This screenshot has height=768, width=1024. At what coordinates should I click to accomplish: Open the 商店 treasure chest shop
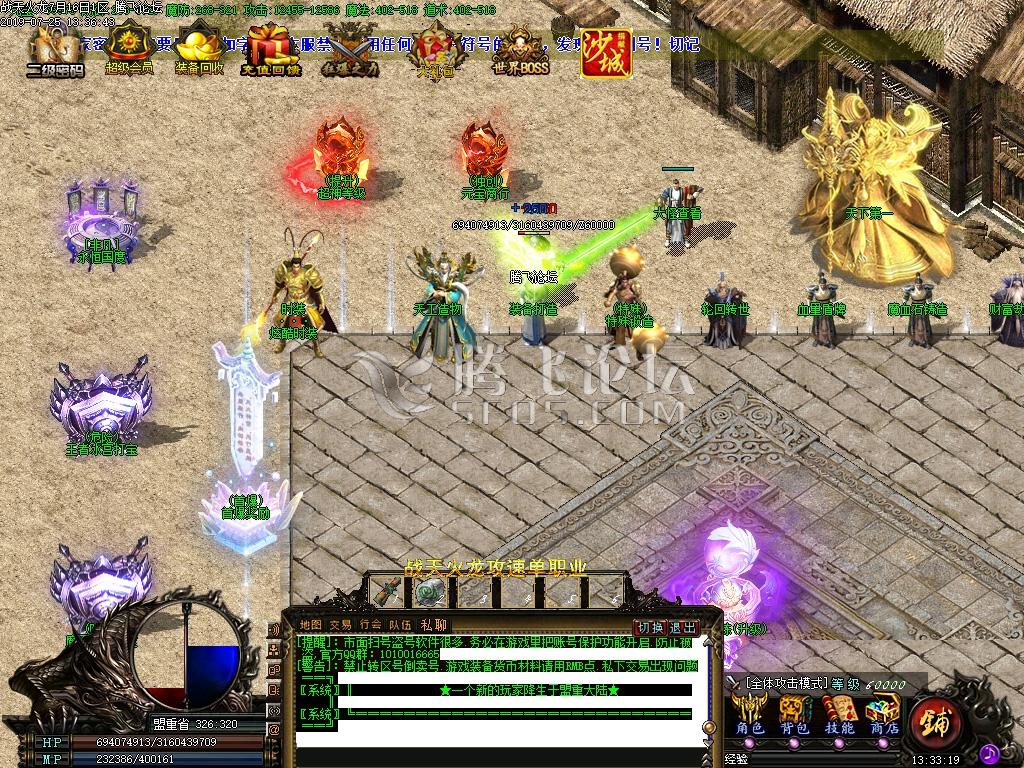tap(883, 714)
